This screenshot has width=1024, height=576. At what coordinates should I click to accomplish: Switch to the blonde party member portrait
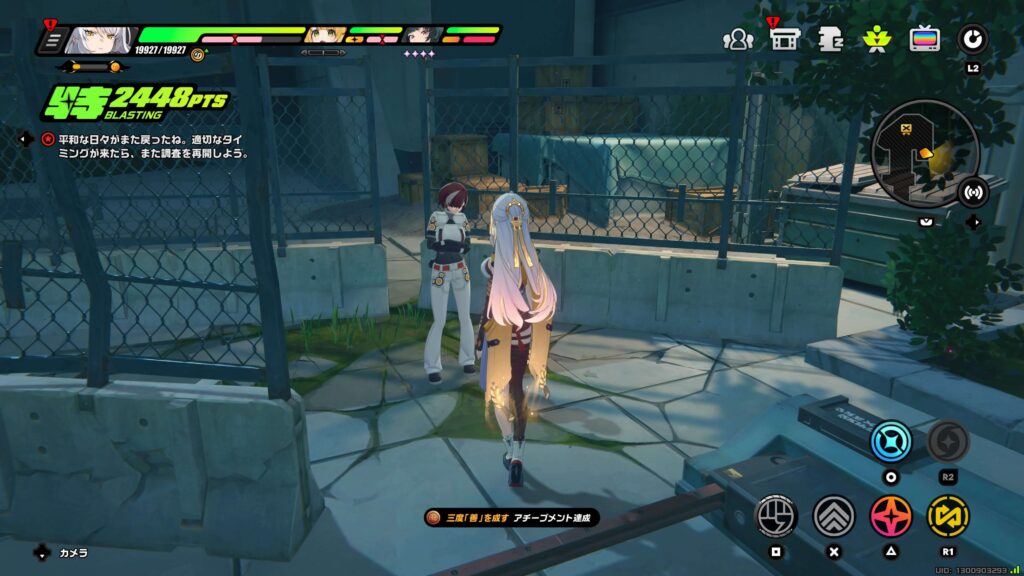click(x=324, y=37)
